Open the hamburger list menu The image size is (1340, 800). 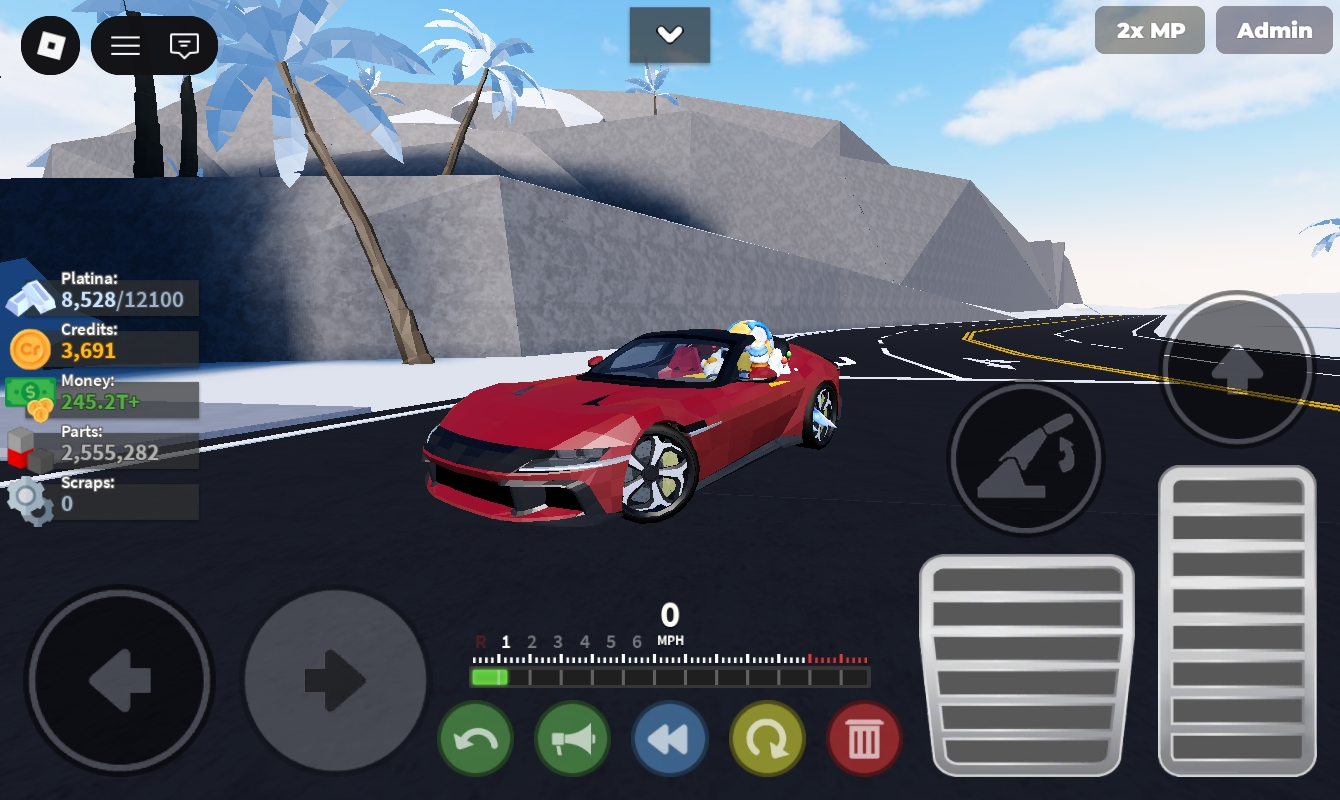pos(125,46)
